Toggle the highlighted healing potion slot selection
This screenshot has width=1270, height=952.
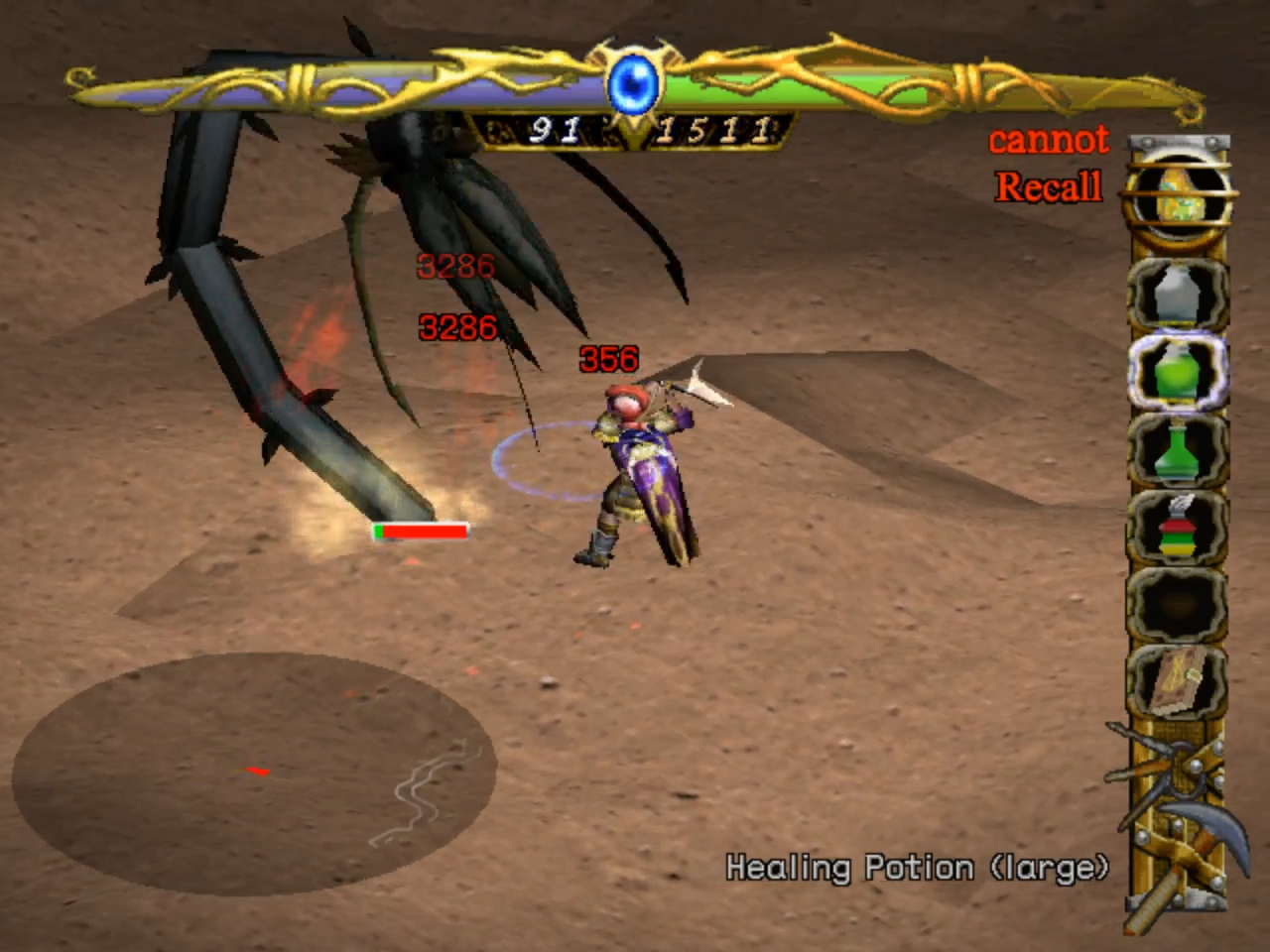(1179, 372)
